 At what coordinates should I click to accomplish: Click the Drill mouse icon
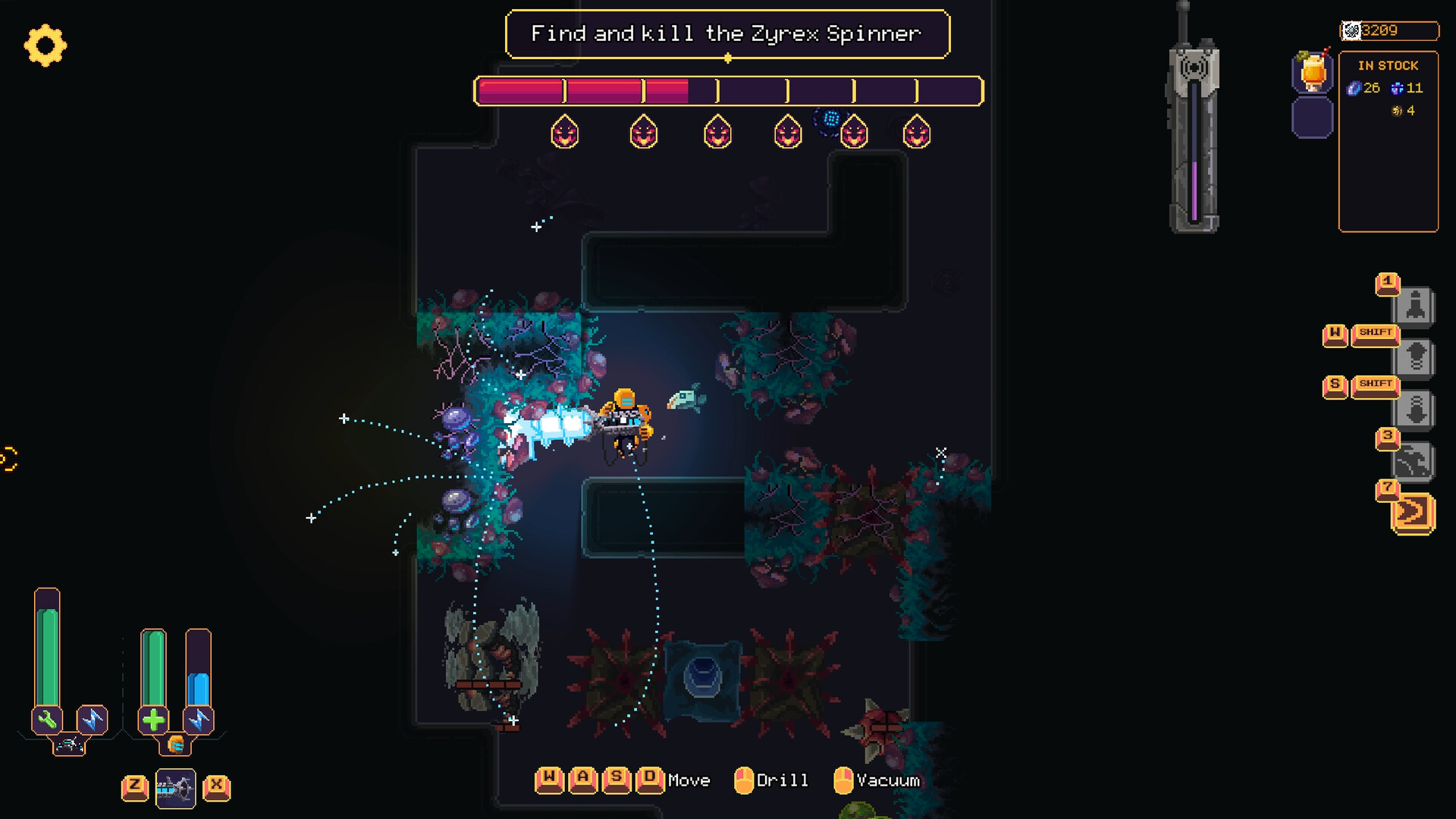tap(745, 780)
